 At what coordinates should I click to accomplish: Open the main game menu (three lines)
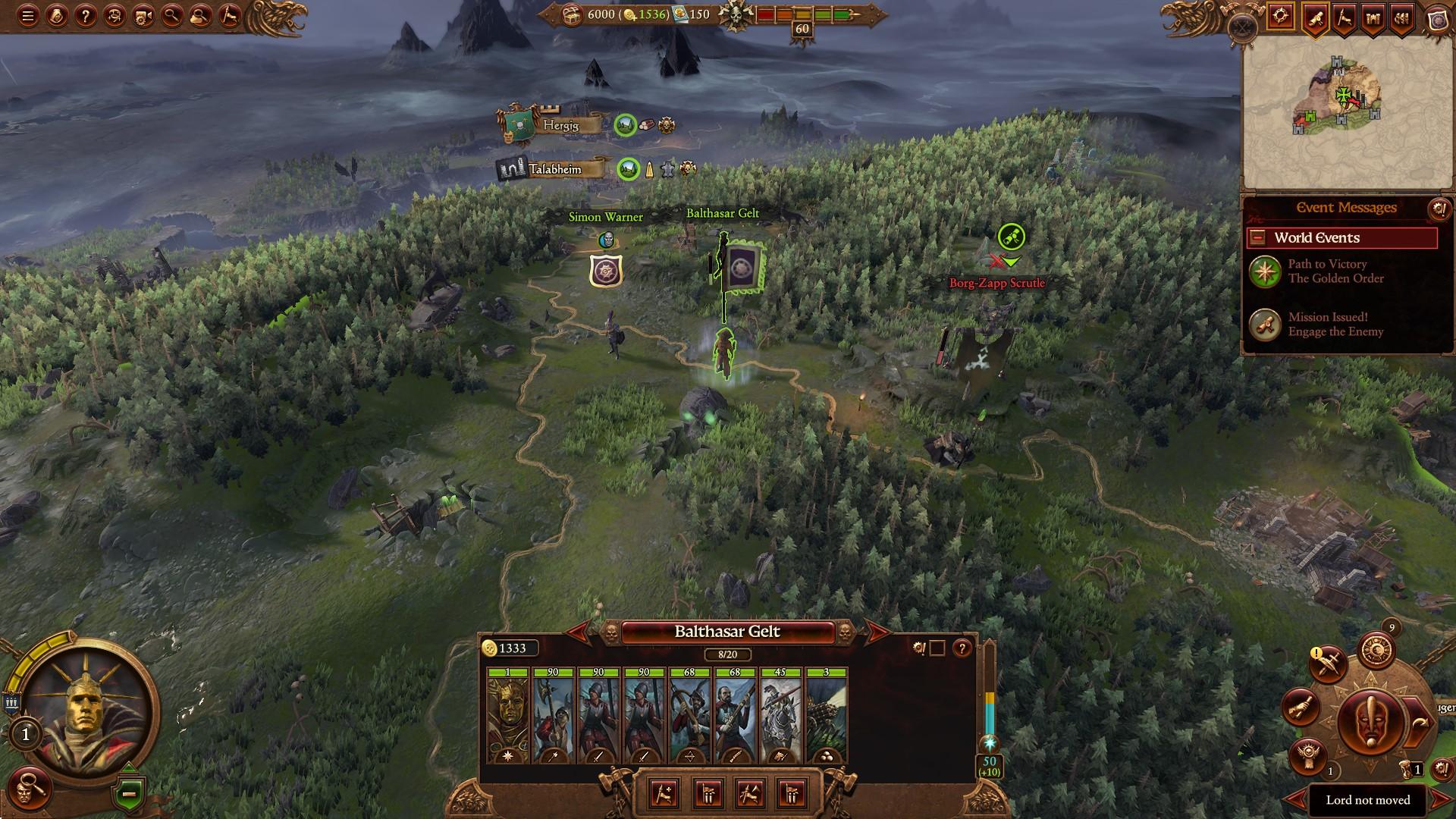pyautogui.click(x=28, y=16)
